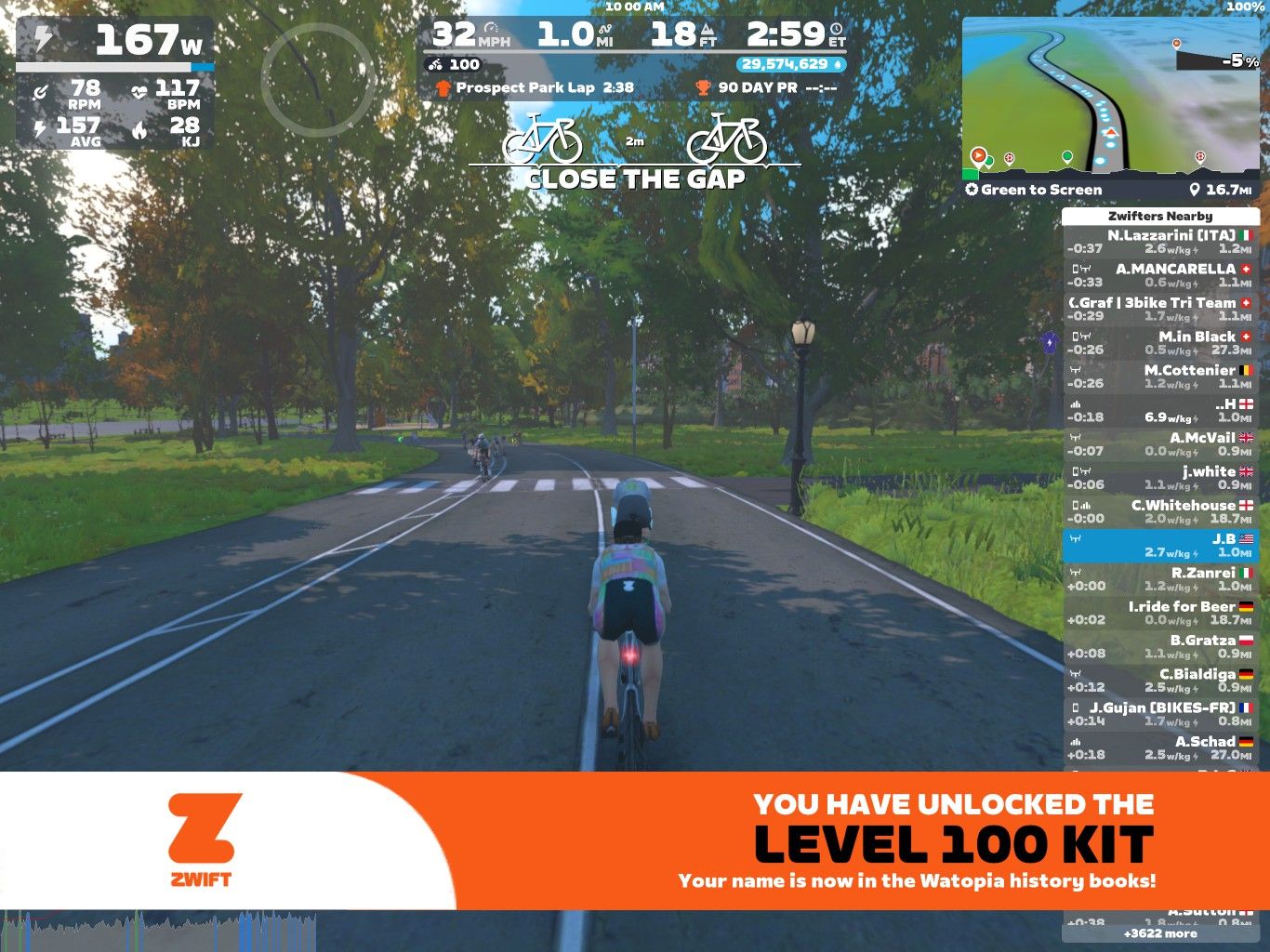The height and width of the screenshot is (952, 1270).
Task: Click the Prospect Park Lap segment tracker
Action: [x=535, y=87]
